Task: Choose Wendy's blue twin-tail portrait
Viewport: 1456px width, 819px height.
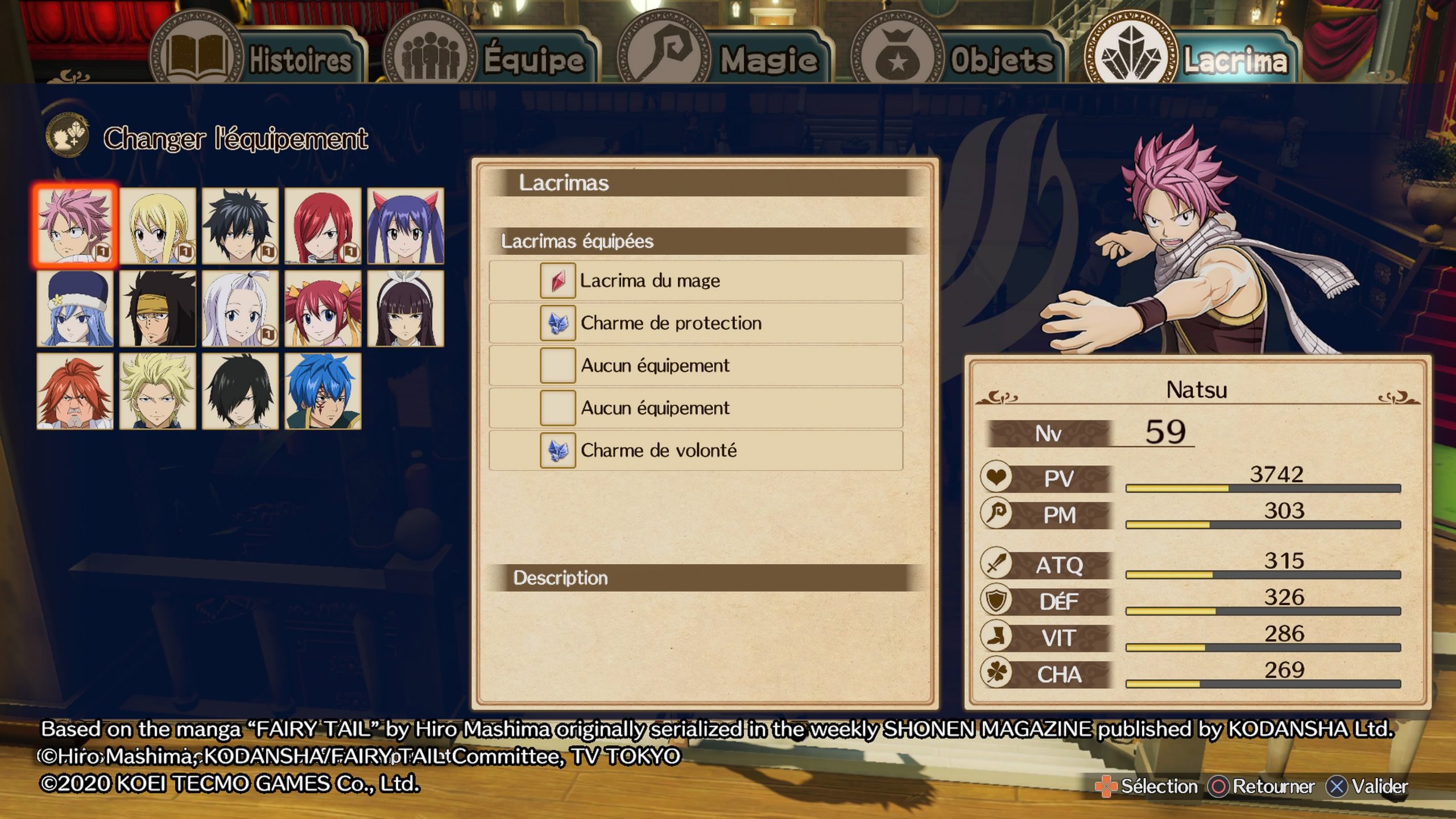Action: pyautogui.click(x=405, y=226)
